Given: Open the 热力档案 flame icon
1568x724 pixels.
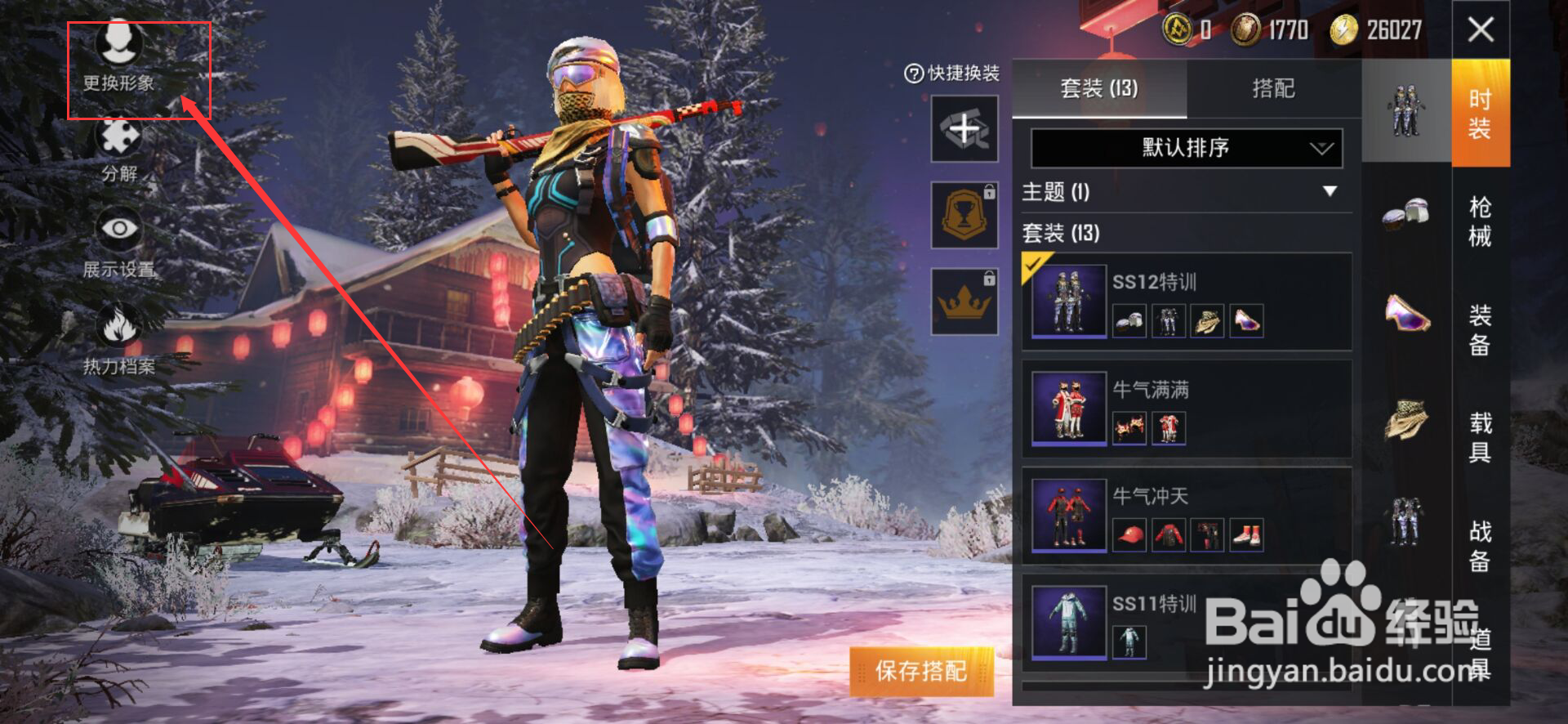Looking at the screenshot, I should [119, 340].
